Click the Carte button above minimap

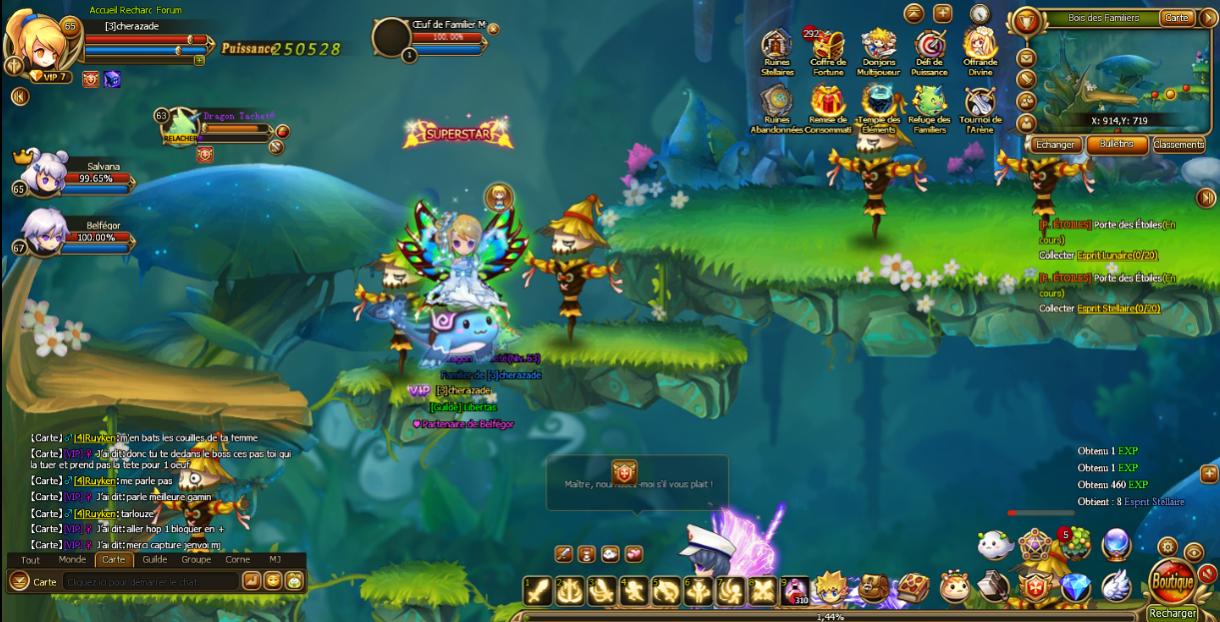1177,18
